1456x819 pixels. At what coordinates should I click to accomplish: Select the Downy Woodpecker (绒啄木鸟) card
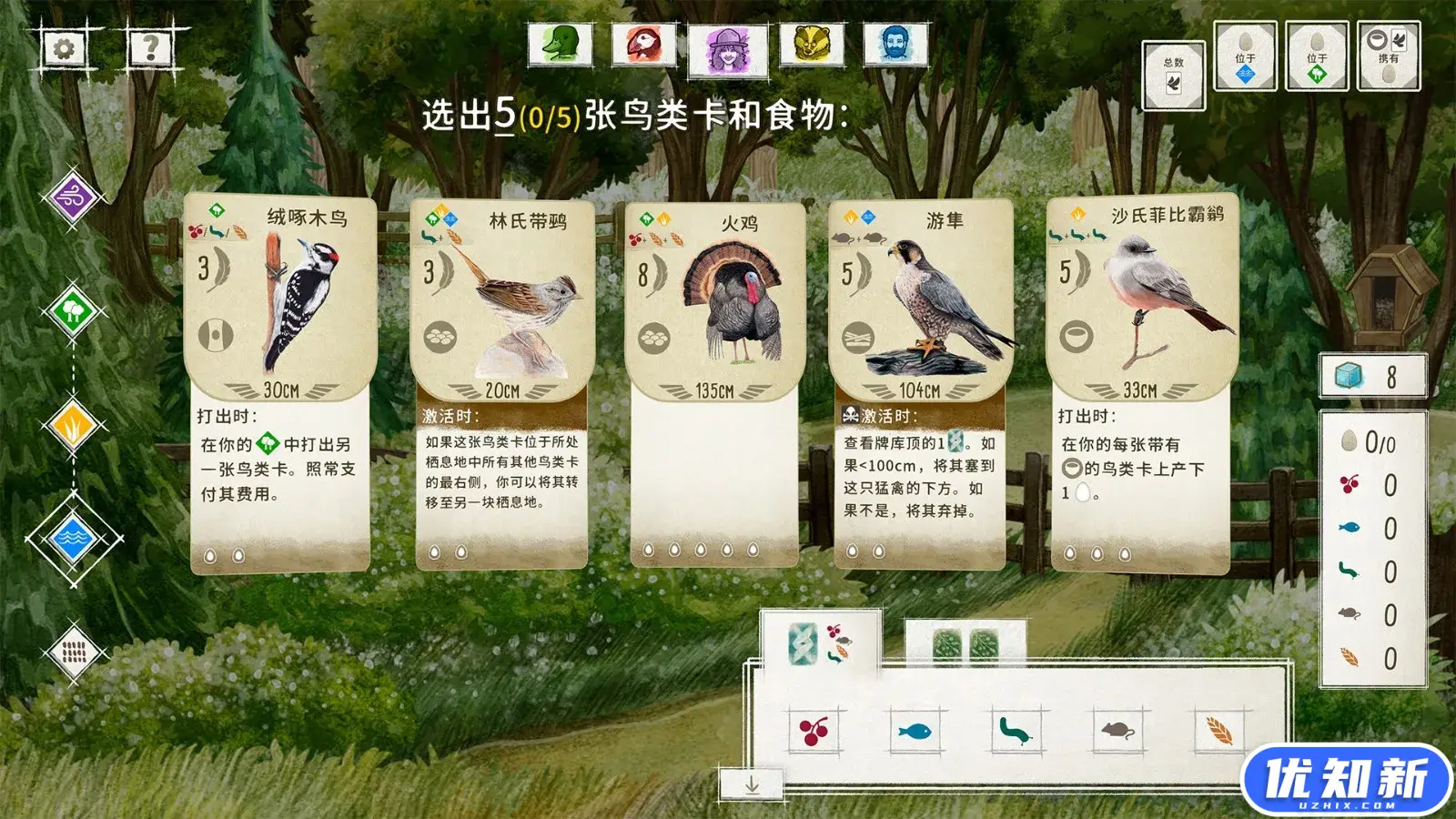click(x=280, y=382)
